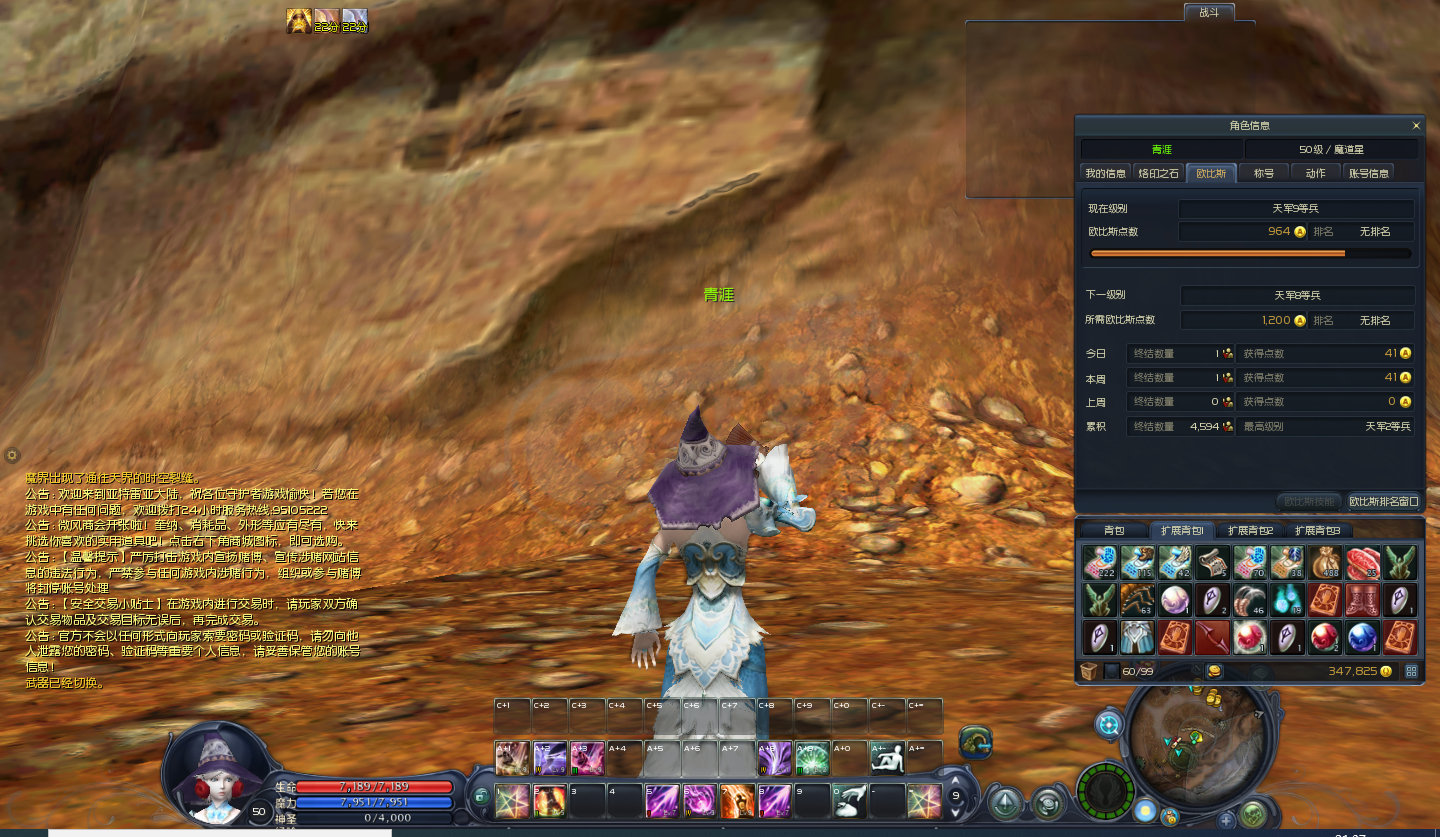Use the sitting rest action on the hotbar

(886, 757)
